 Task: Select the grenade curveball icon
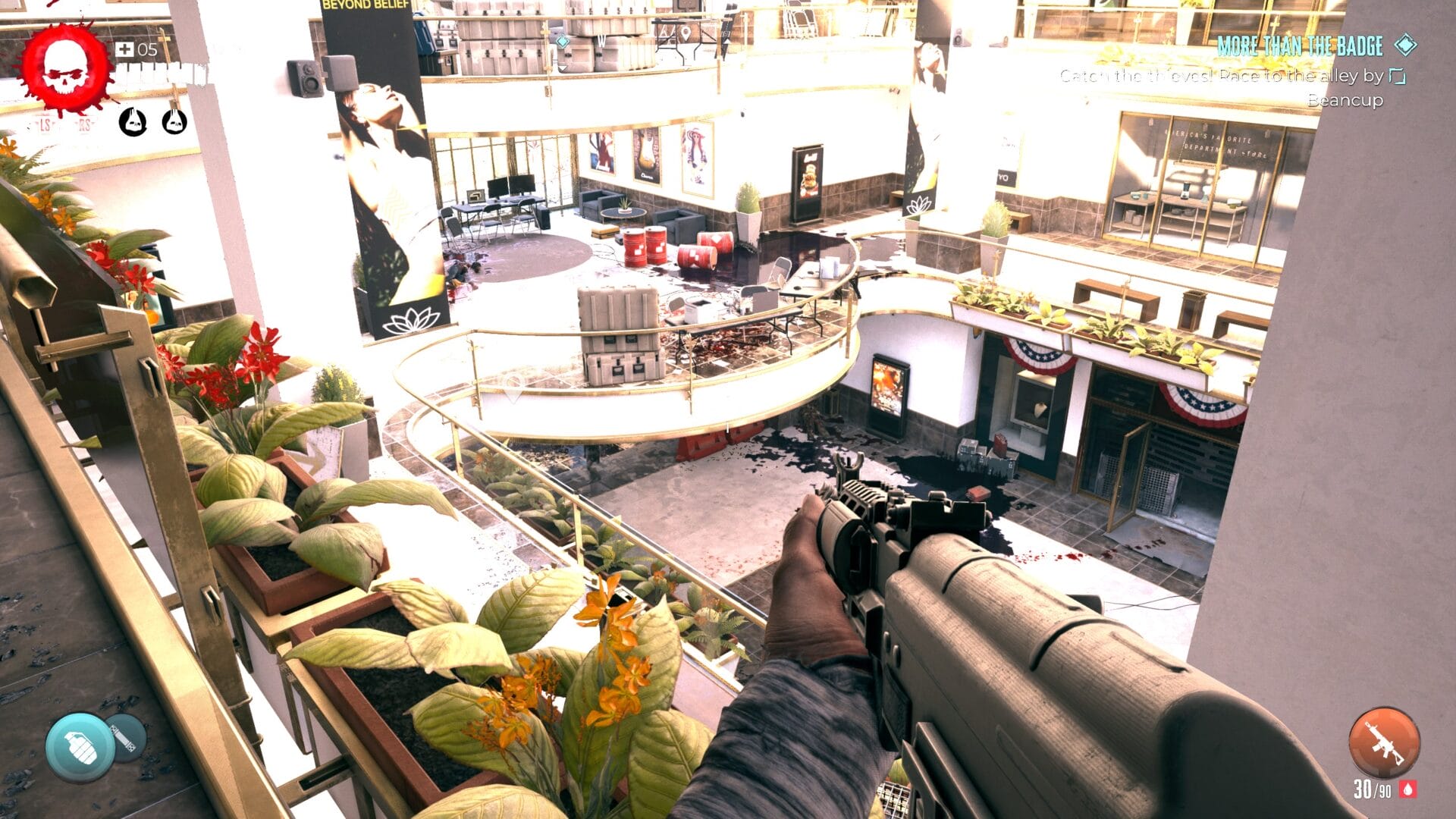pyautogui.click(x=80, y=747)
